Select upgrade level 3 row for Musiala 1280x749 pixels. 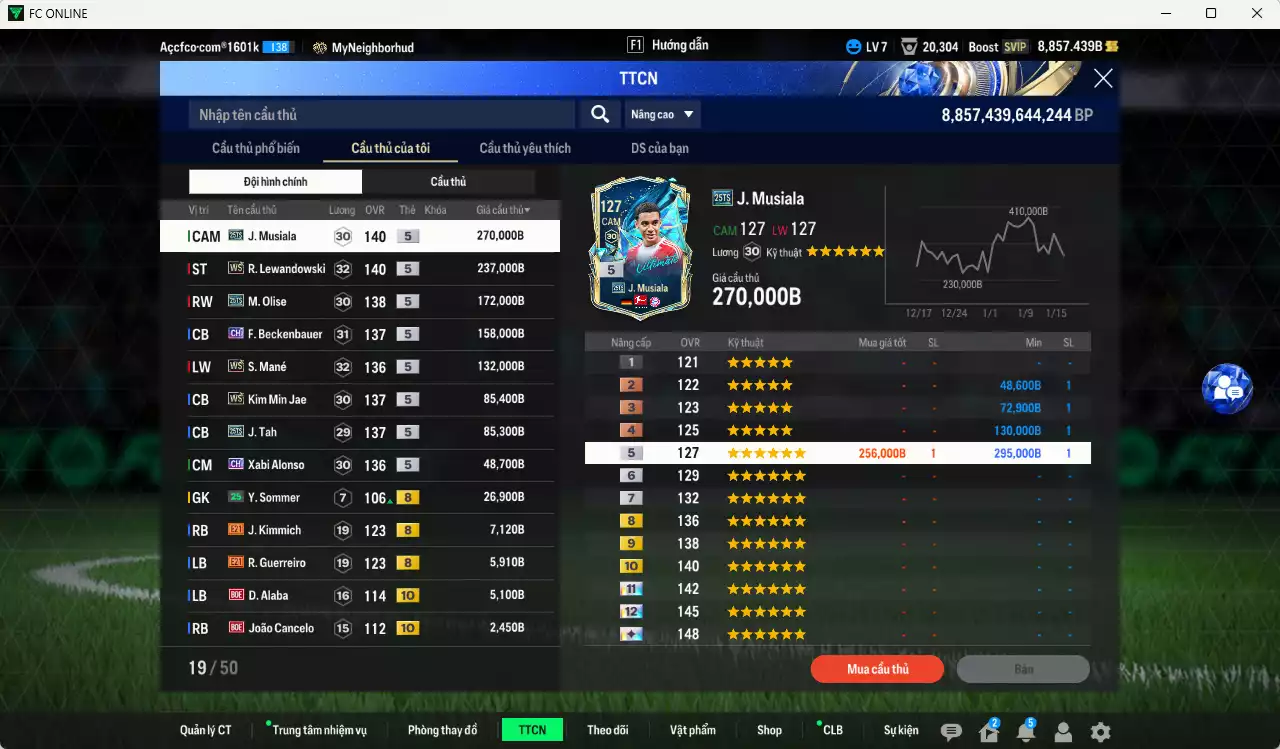[x=837, y=407]
